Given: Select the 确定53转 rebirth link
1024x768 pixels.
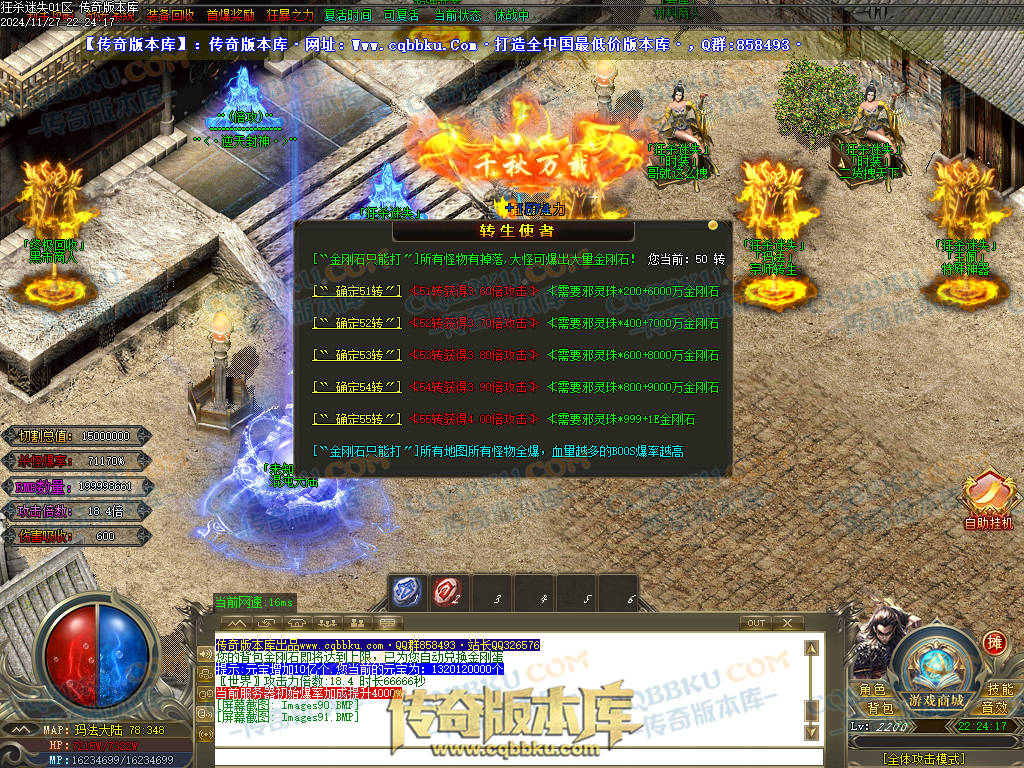Looking at the screenshot, I should point(357,355).
